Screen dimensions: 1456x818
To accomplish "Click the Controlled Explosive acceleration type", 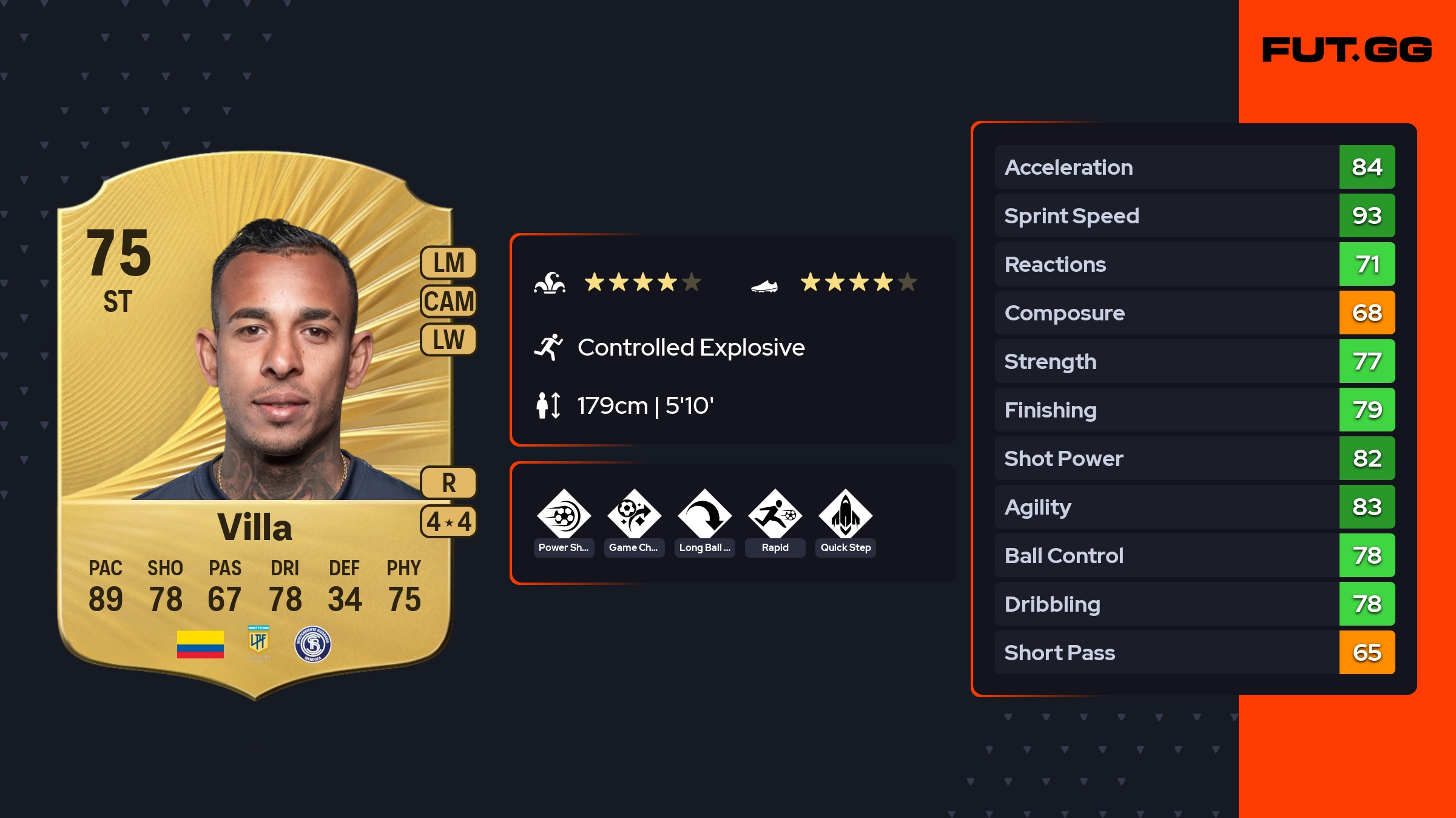I will coord(690,348).
